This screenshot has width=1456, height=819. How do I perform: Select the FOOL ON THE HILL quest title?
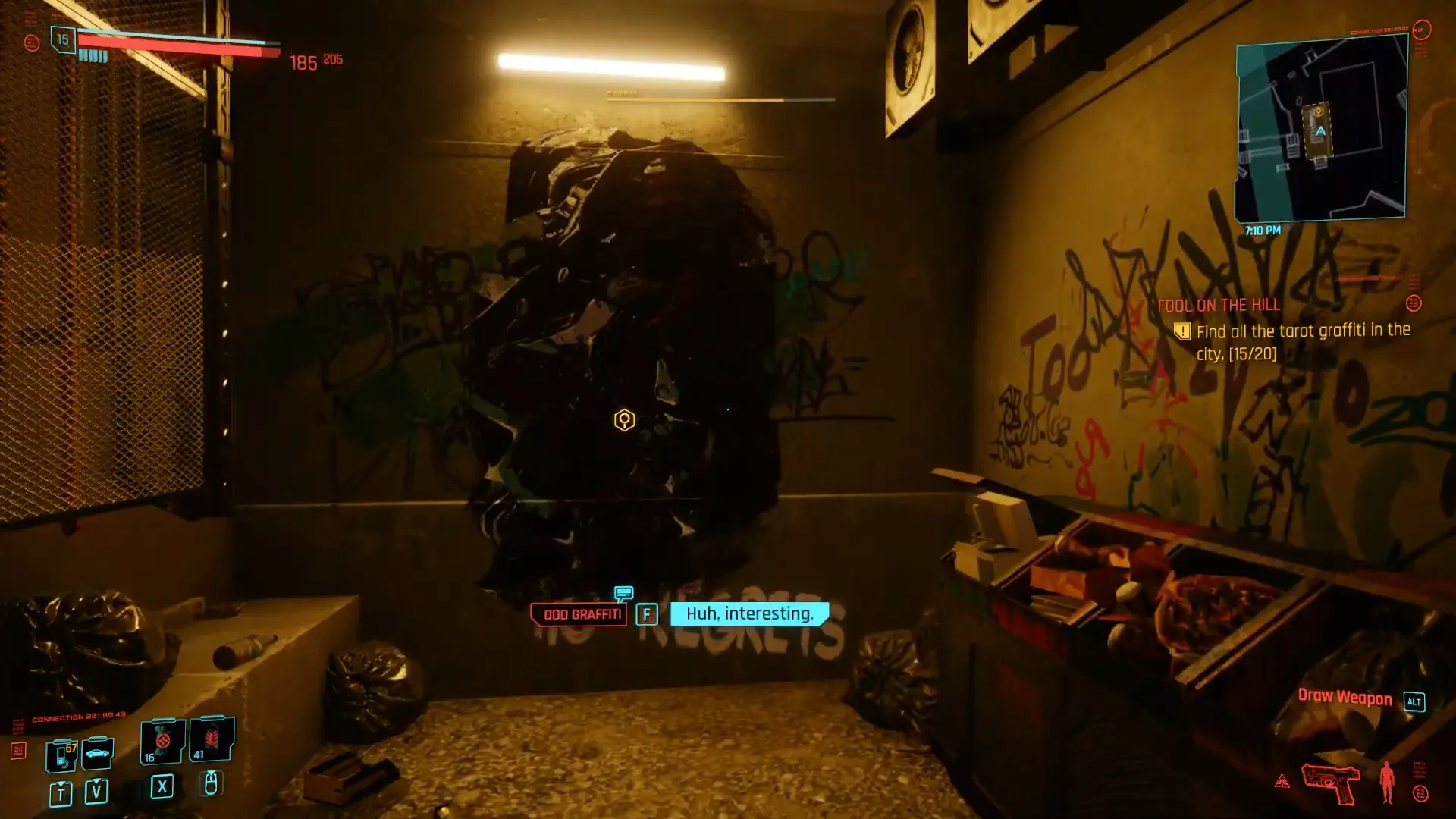pos(1218,306)
